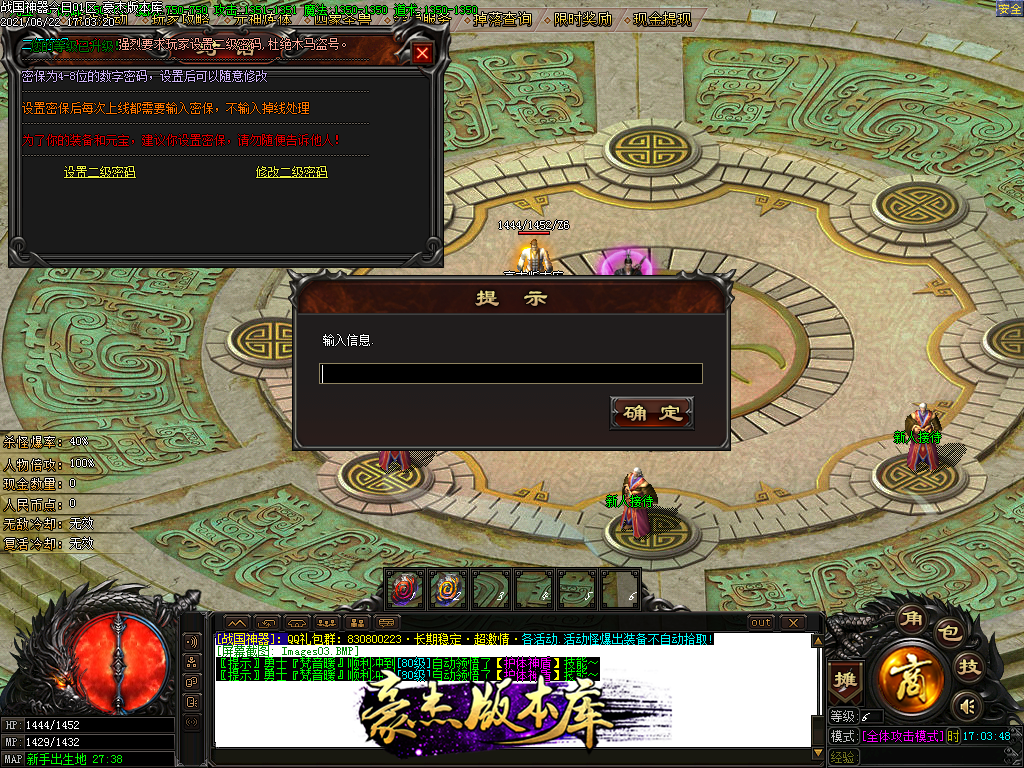Close the secondary password window
1024x768 pixels.
(423, 54)
